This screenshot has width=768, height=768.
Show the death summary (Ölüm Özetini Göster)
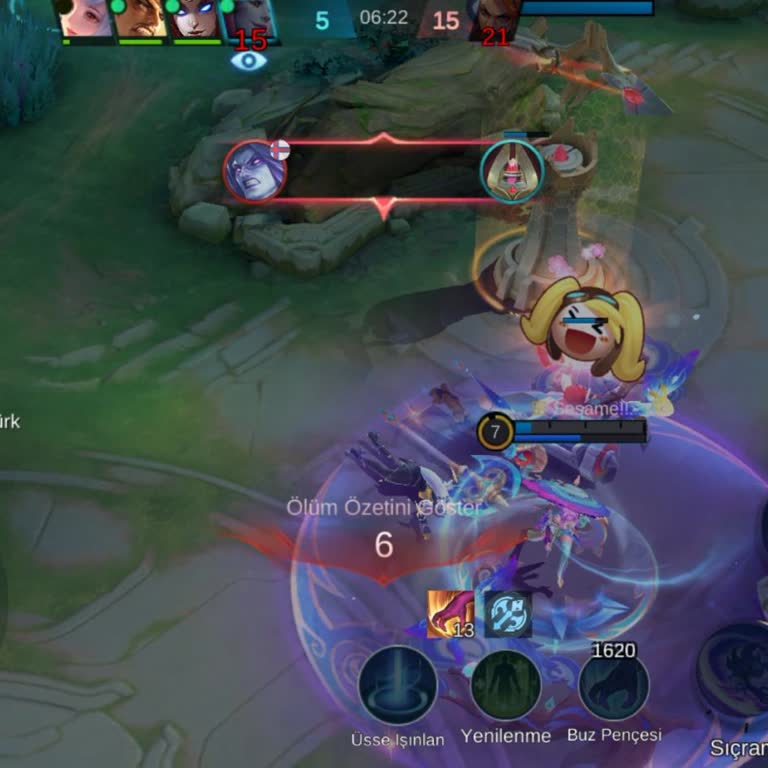(384, 507)
